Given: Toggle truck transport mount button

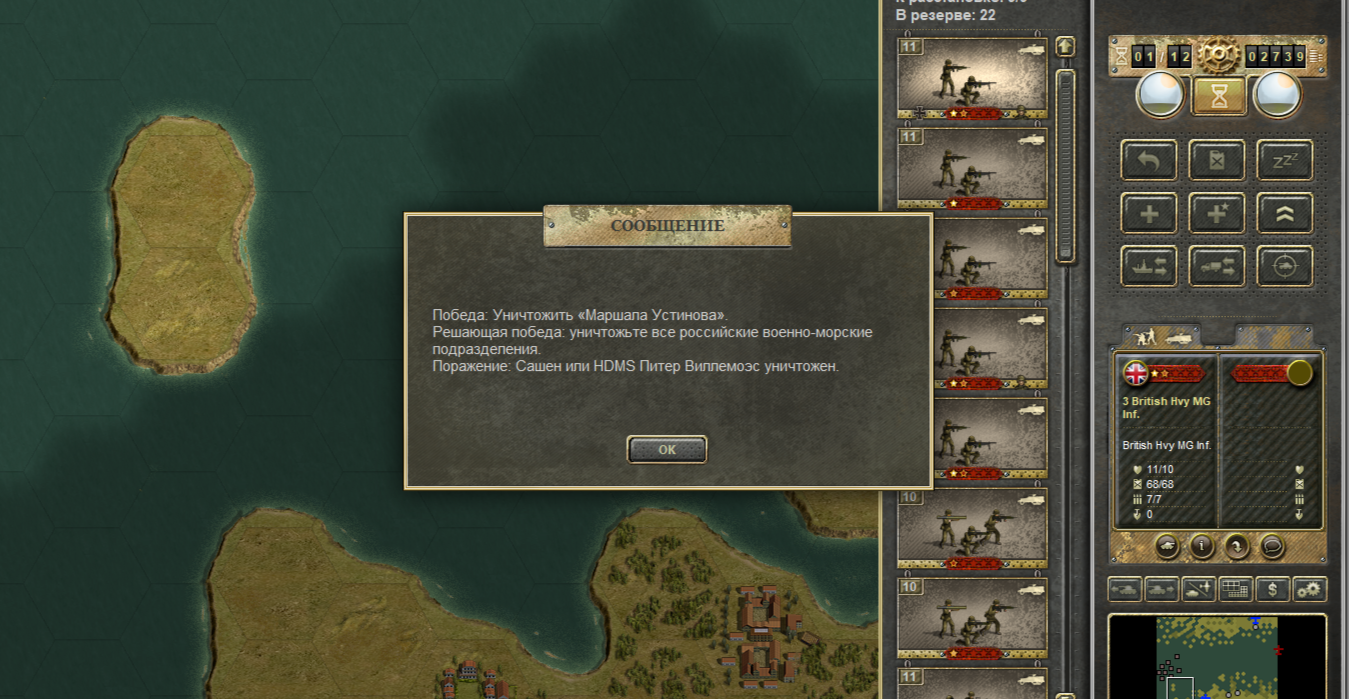Looking at the screenshot, I should tap(1217, 266).
